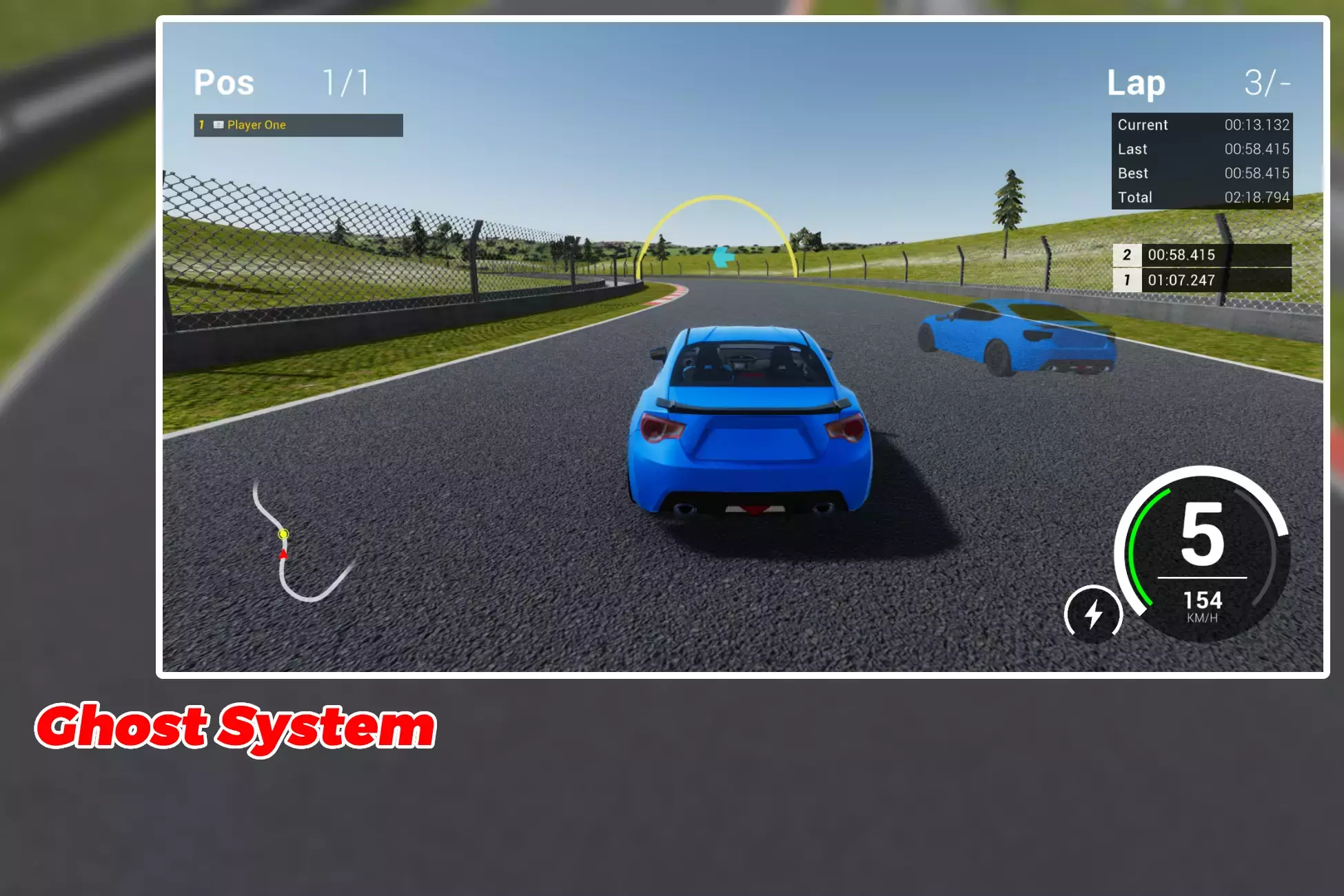Activate the lightning bolt boost icon
The width and height of the screenshot is (1344, 896).
tap(1093, 613)
